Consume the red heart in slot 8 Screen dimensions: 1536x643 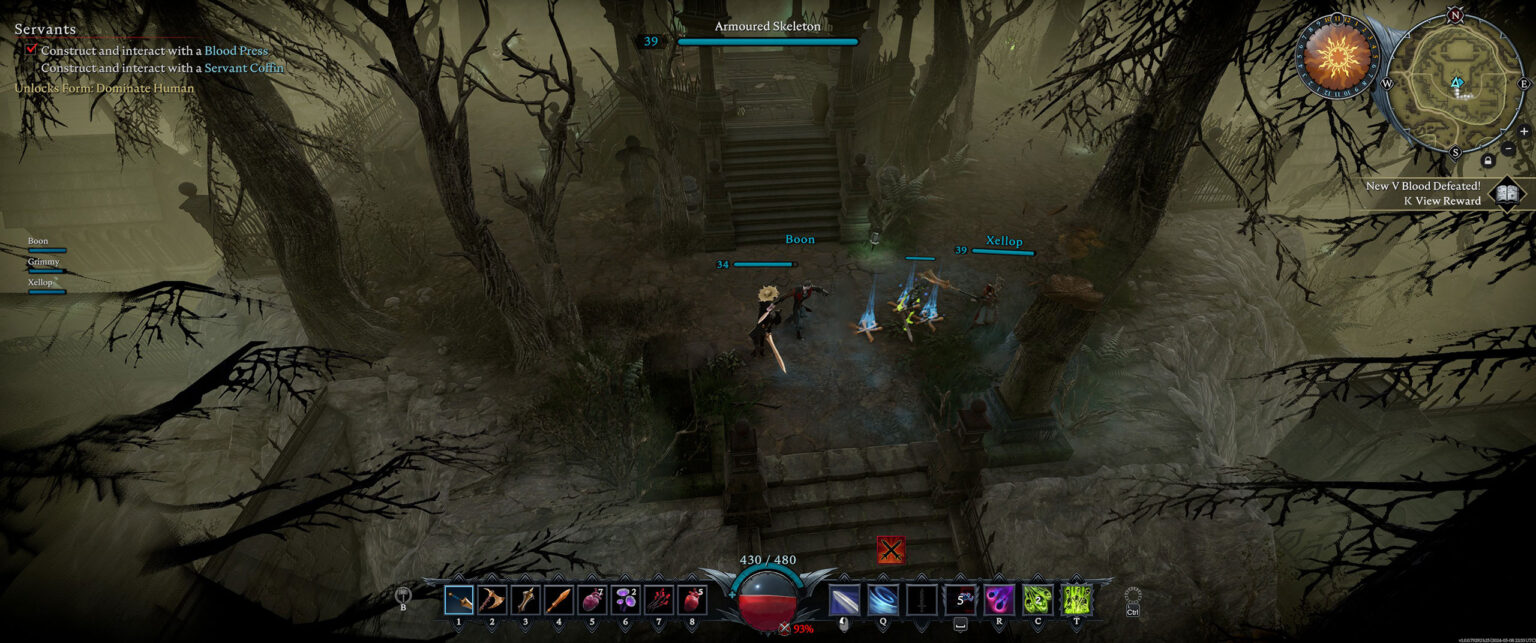click(692, 599)
